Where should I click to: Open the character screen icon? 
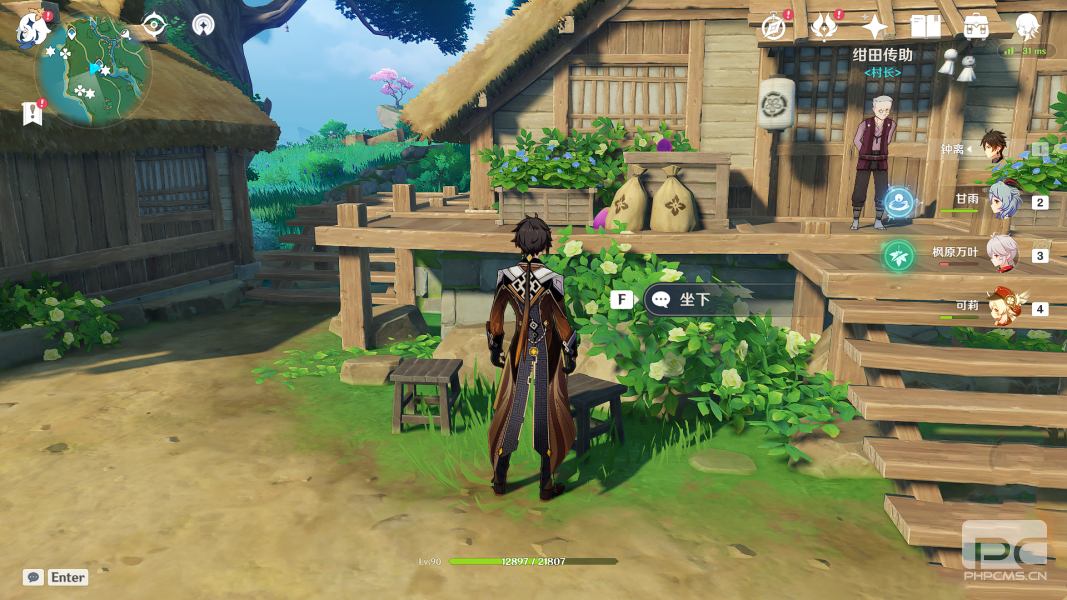point(1027,27)
